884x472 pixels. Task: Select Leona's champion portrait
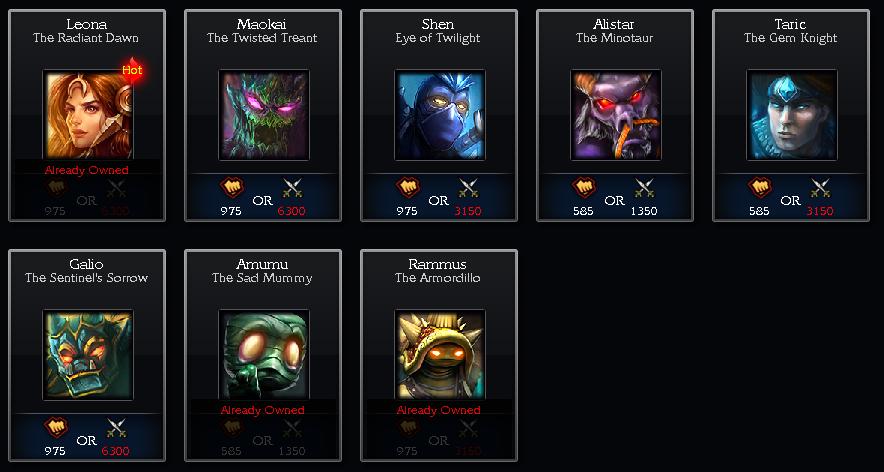coord(88,114)
